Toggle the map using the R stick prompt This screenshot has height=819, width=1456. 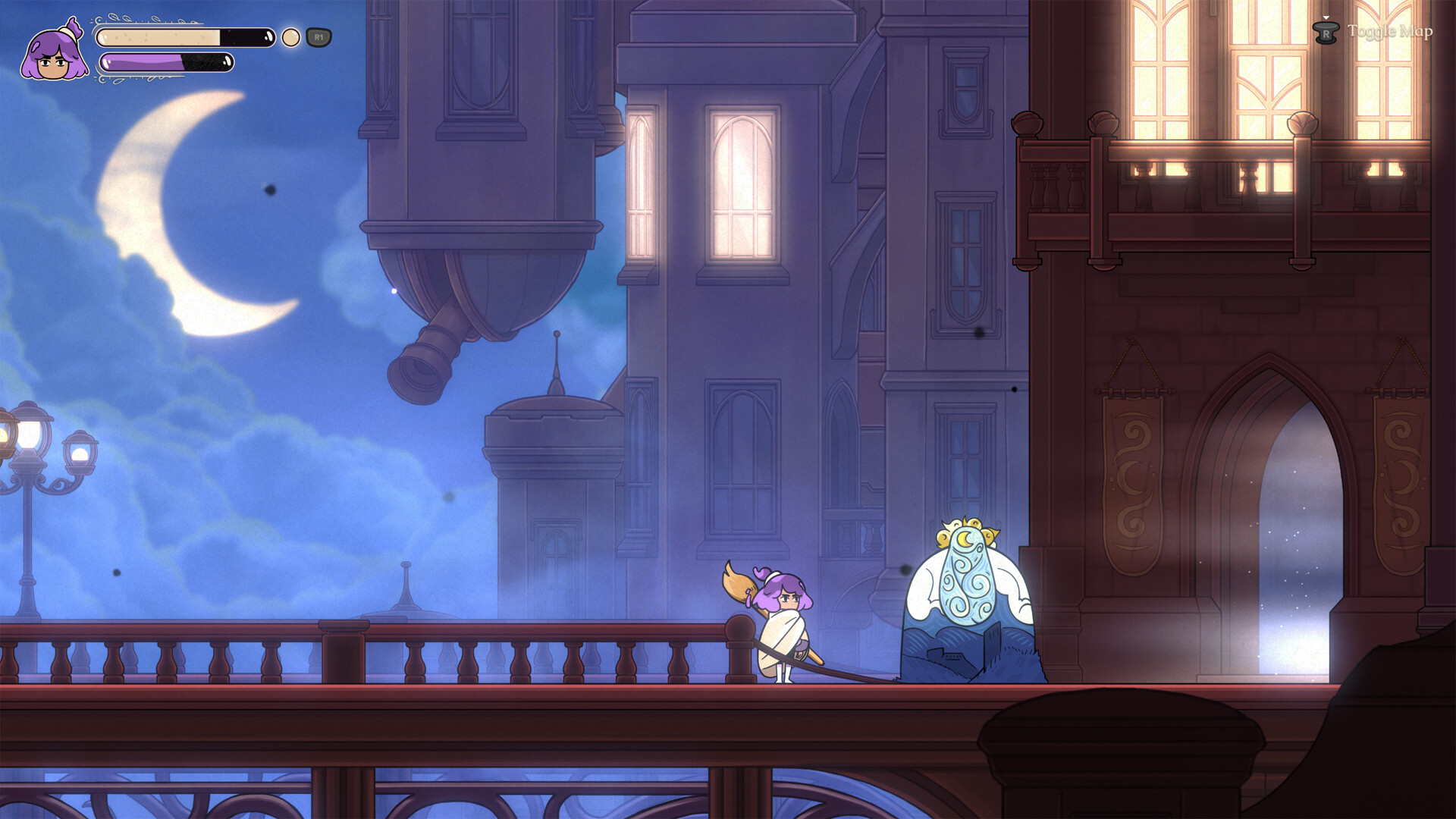[x=1326, y=32]
